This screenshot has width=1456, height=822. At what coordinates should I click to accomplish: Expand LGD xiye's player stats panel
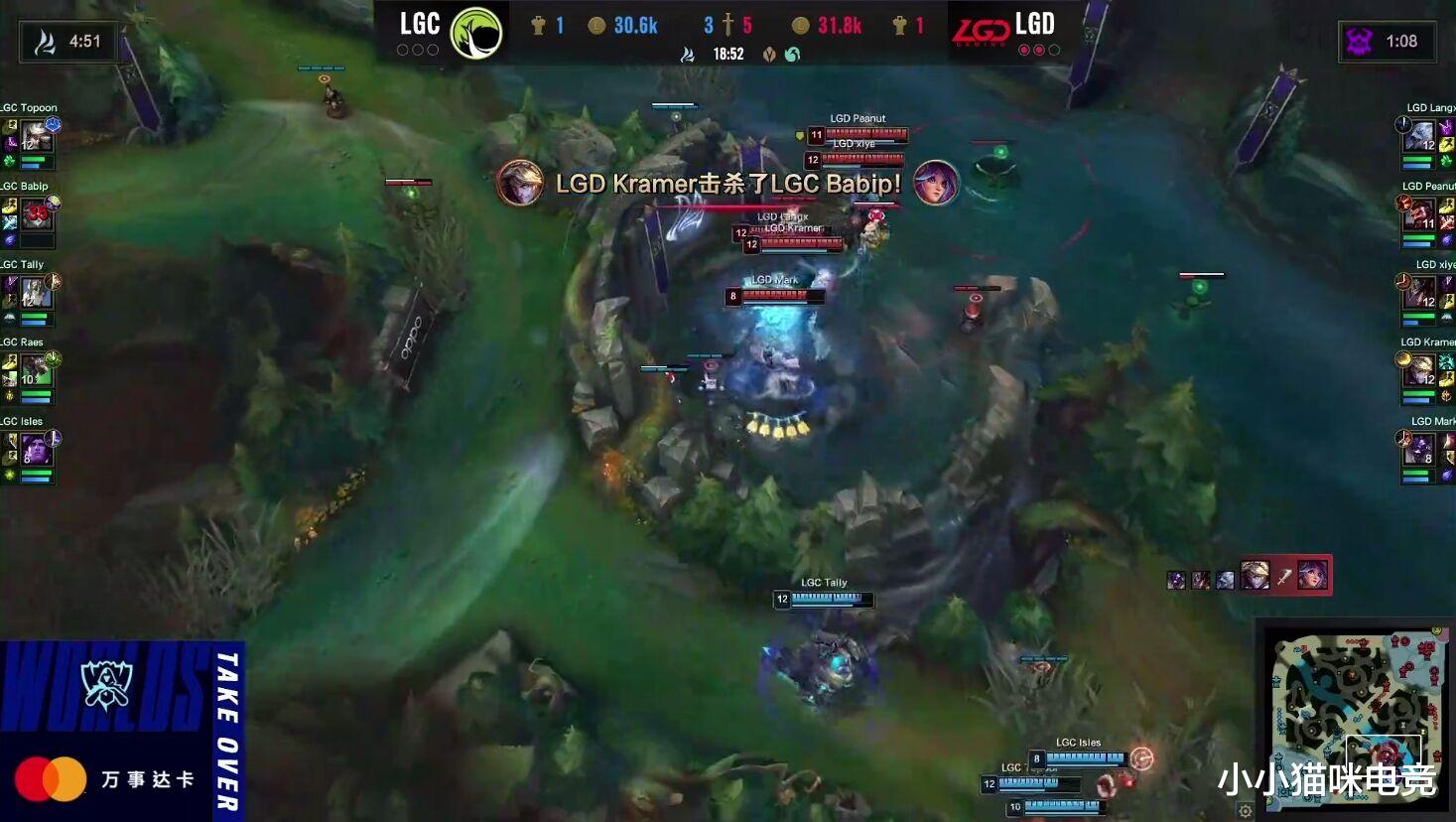[1421, 291]
